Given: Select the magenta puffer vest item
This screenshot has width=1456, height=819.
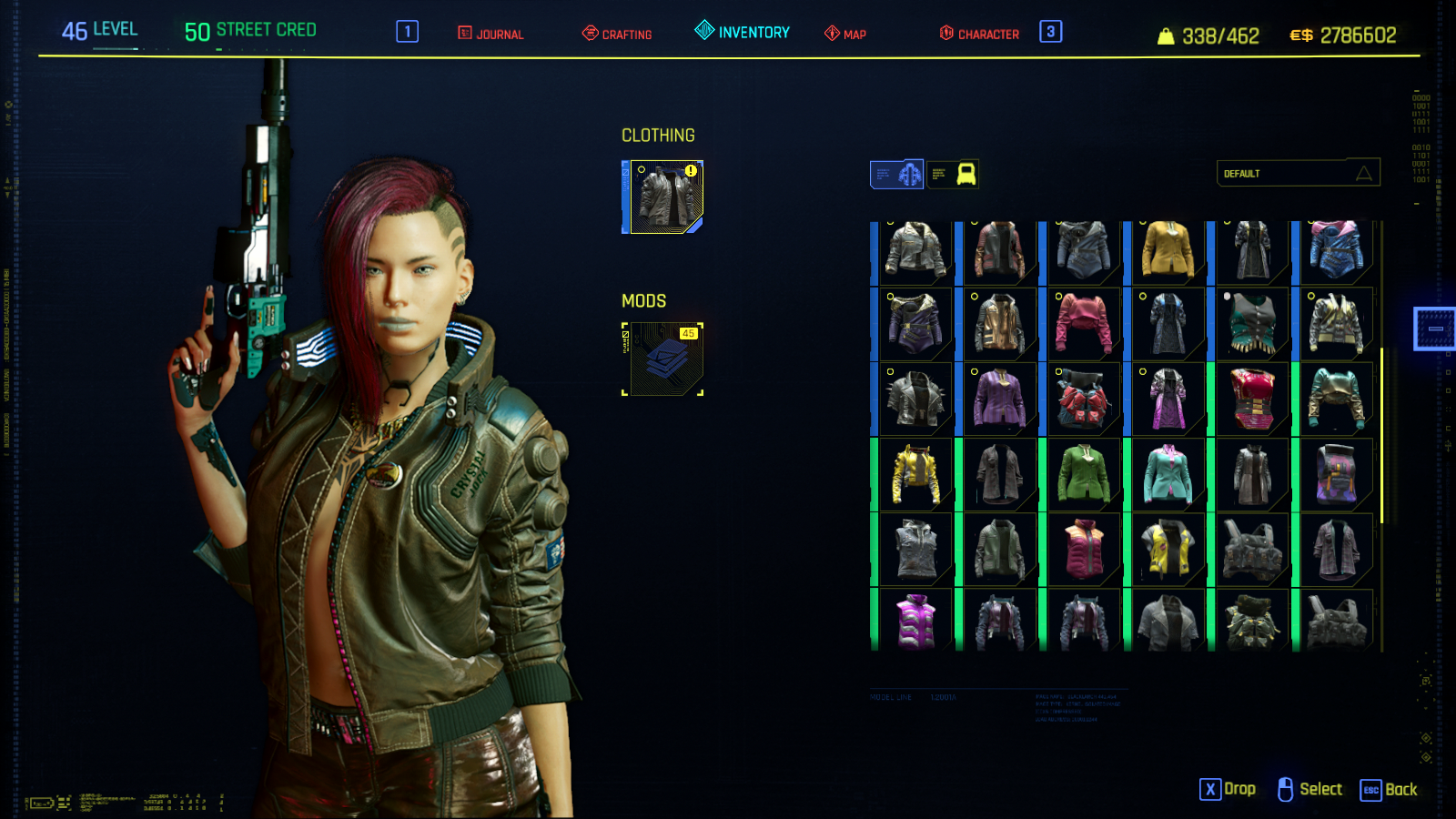Looking at the screenshot, I should point(916,621).
